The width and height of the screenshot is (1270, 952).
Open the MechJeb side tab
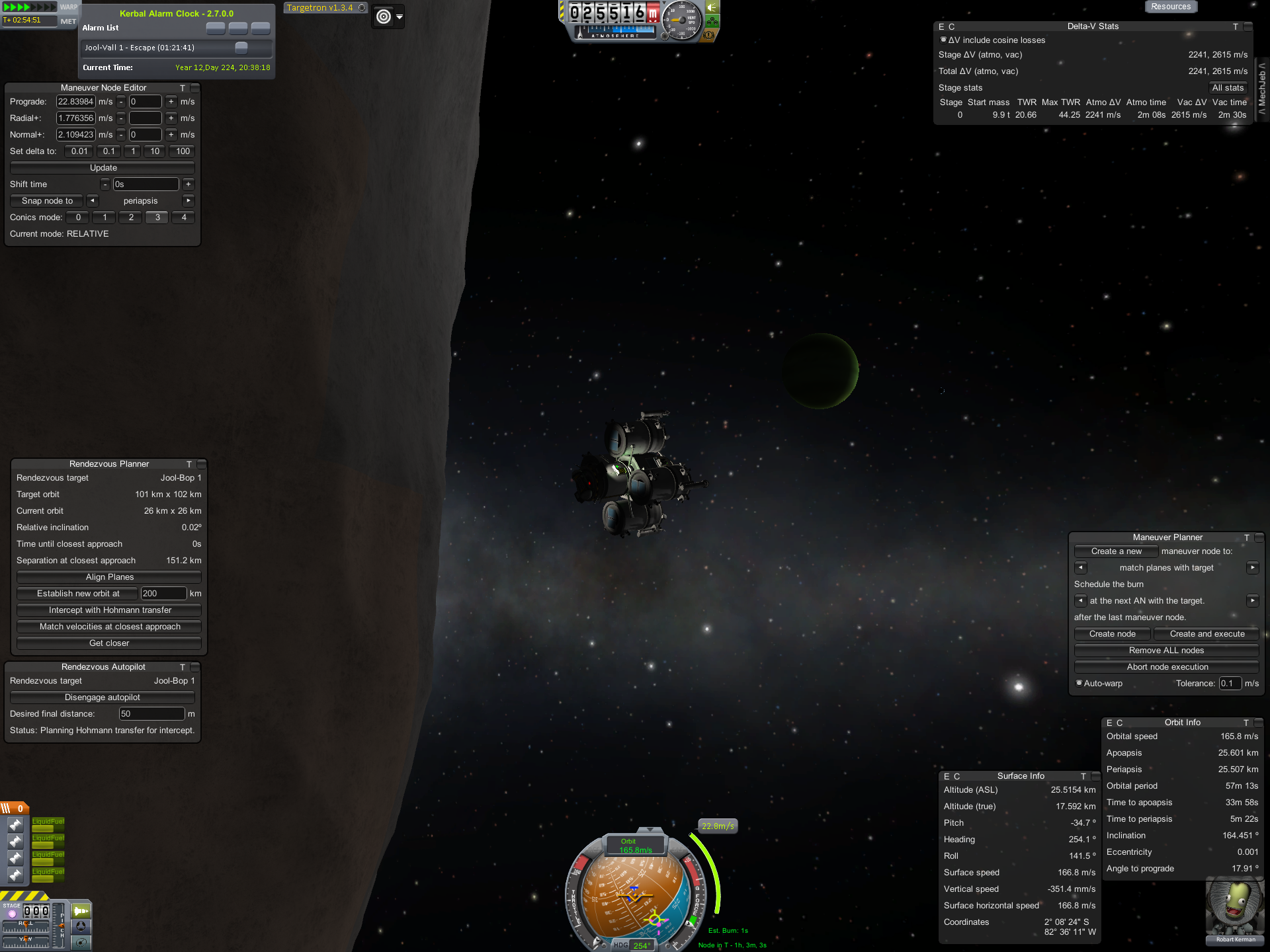[x=1262, y=88]
